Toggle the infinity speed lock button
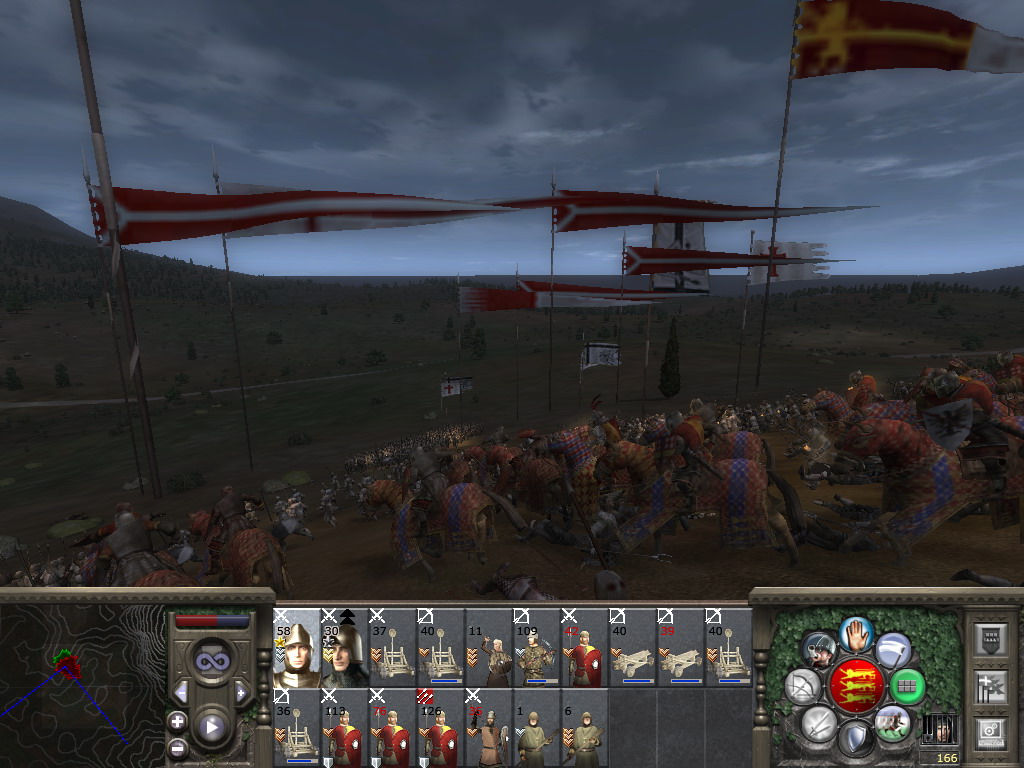This screenshot has height=768, width=1024. coord(211,661)
